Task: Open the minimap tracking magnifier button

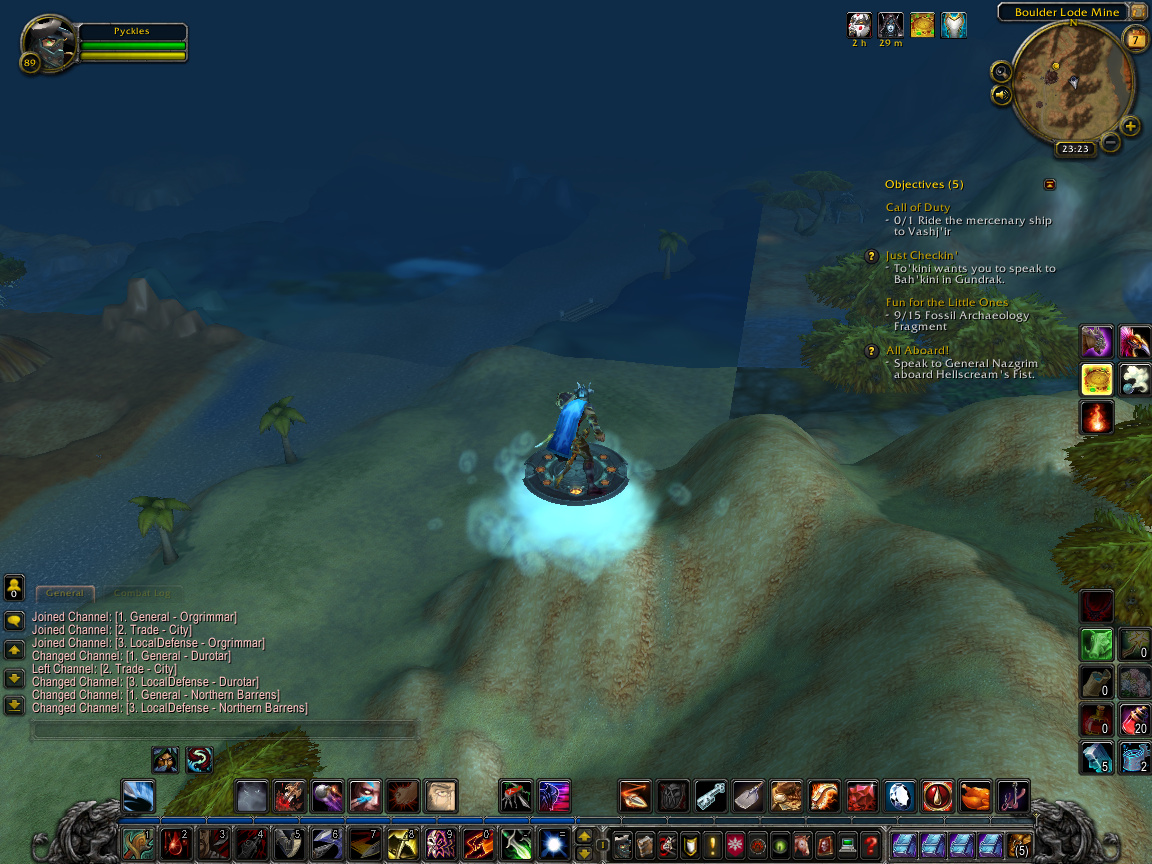Action: 1001,72
